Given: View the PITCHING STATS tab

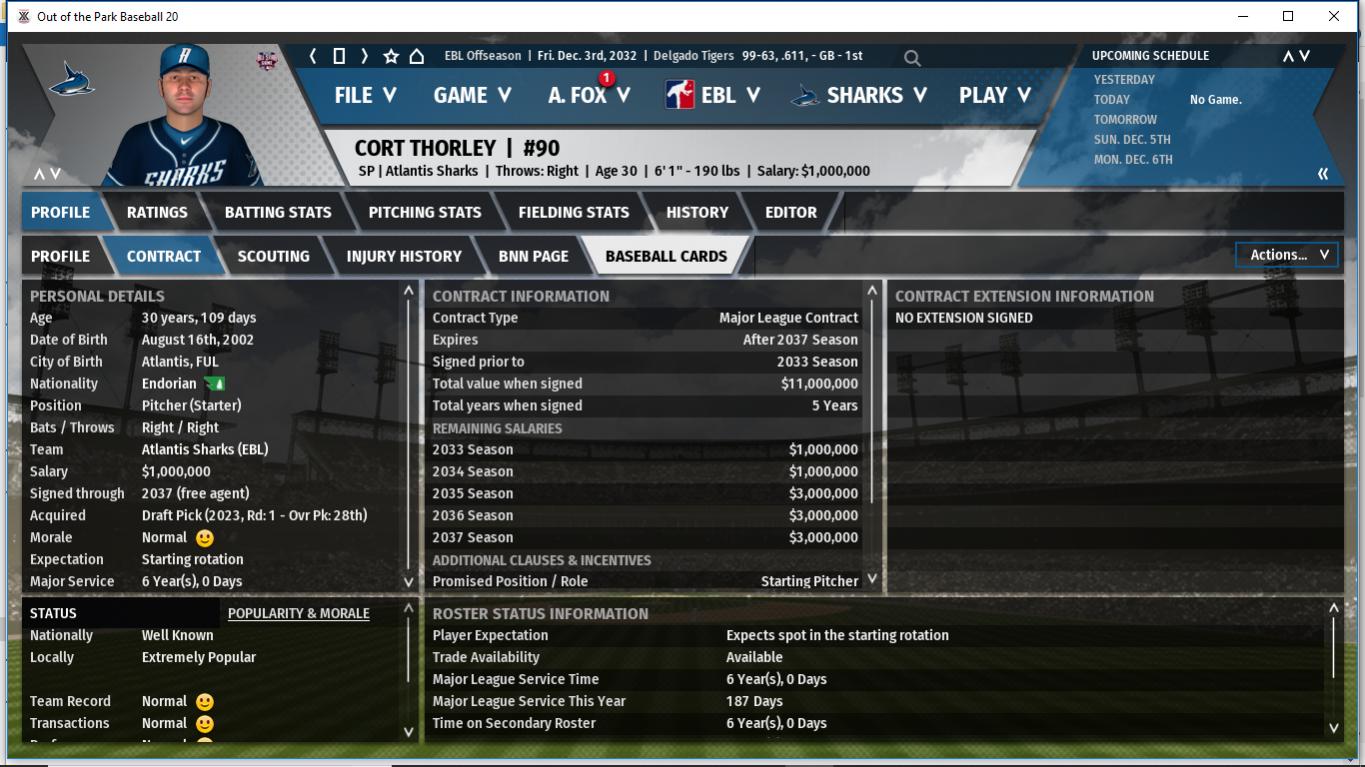Looking at the screenshot, I should (x=425, y=212).
